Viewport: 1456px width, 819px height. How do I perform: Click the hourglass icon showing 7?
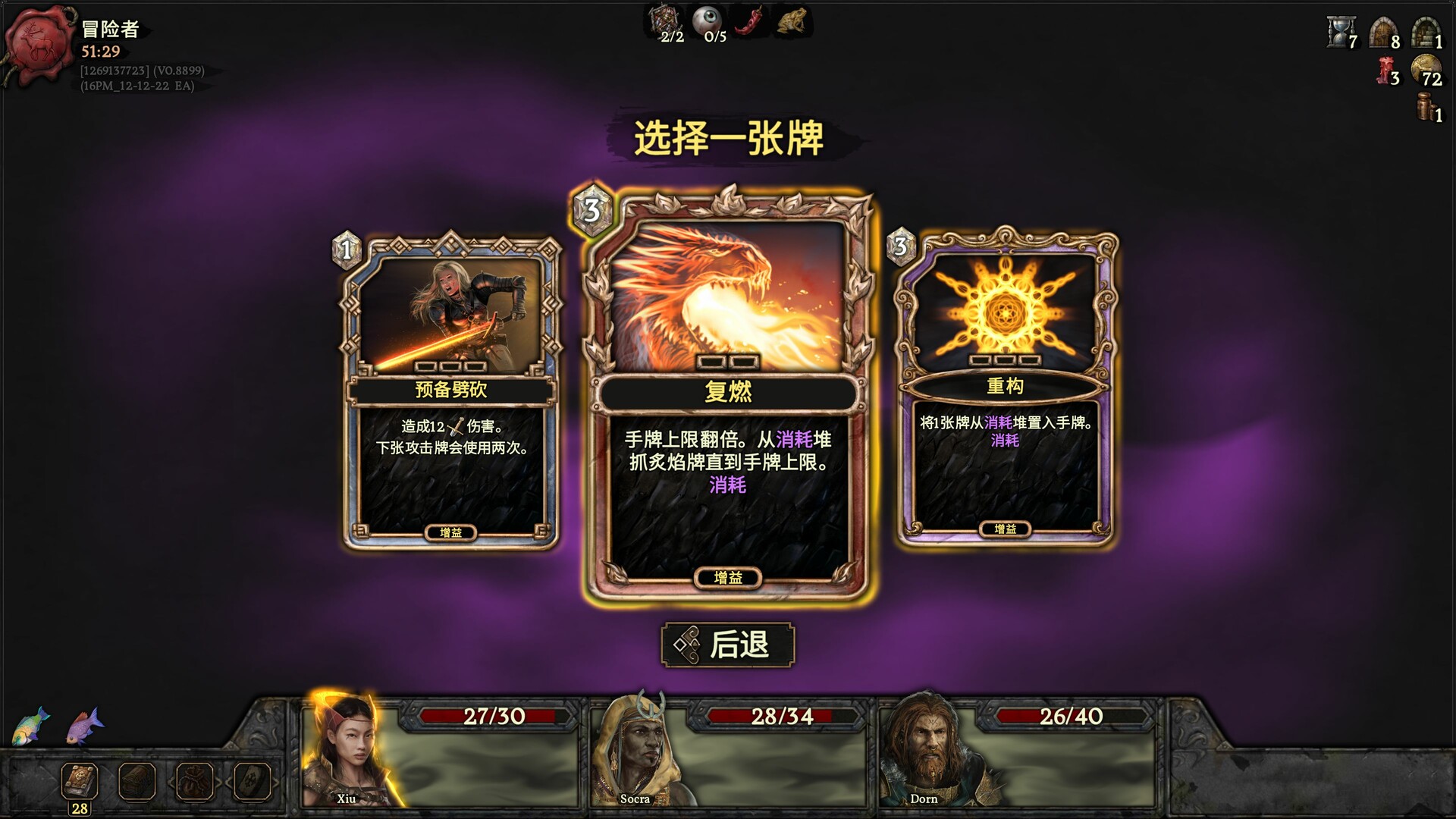[1339, 33]
